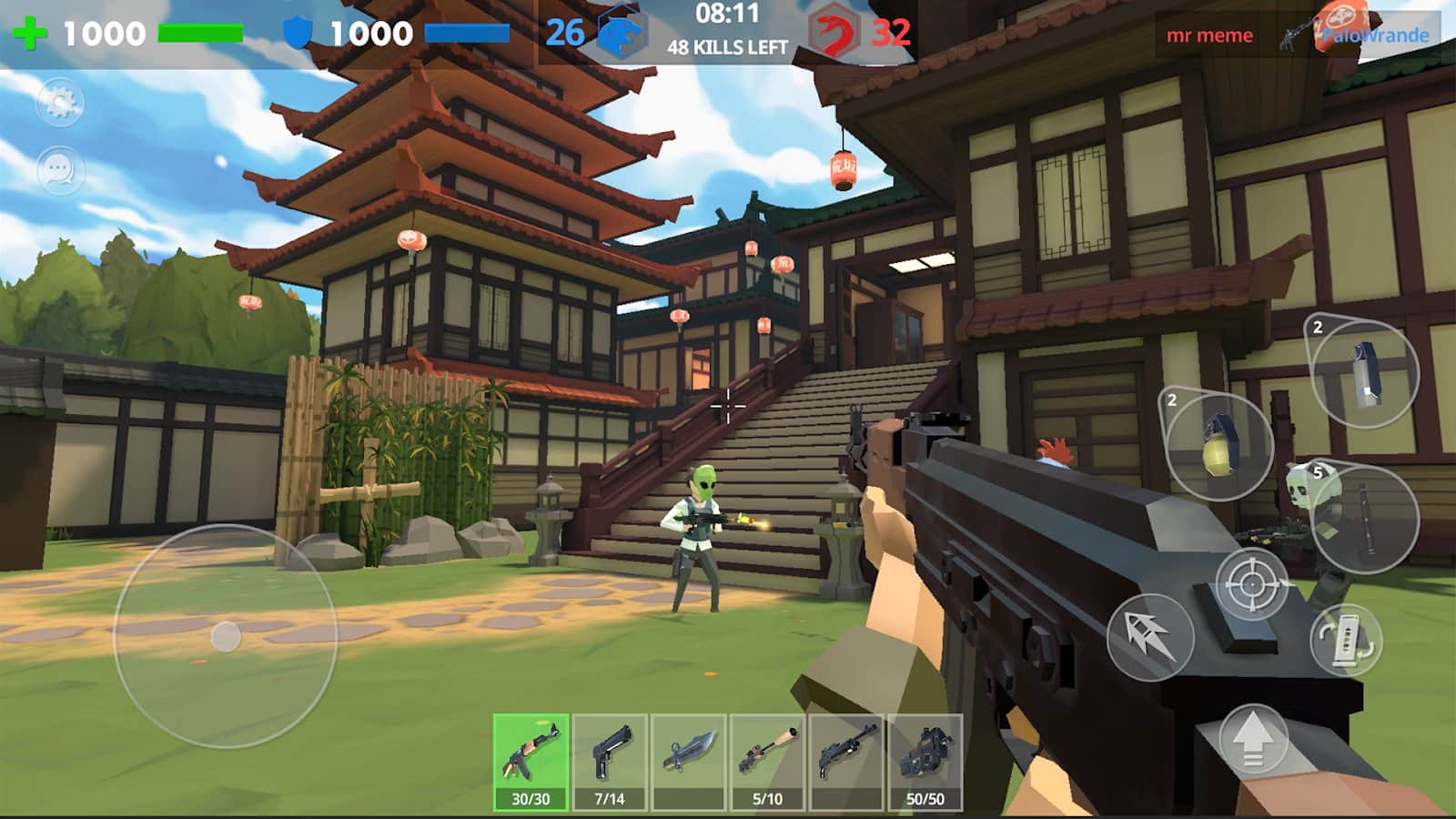Tap the virtual movement joystick
Screen dimensions: 1456x819
coord(226,636)
